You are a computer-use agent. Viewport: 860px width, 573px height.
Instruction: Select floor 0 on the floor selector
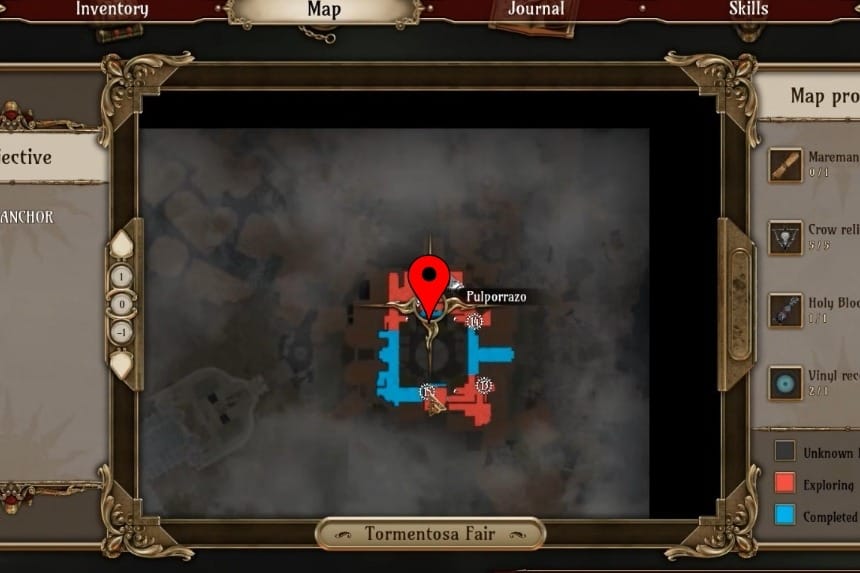click(x=121, y=304)
